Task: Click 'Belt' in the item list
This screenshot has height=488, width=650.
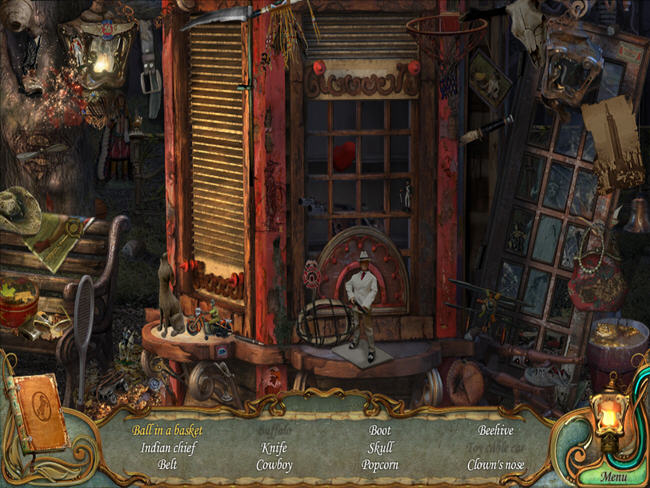Action: tap(168, 465)
